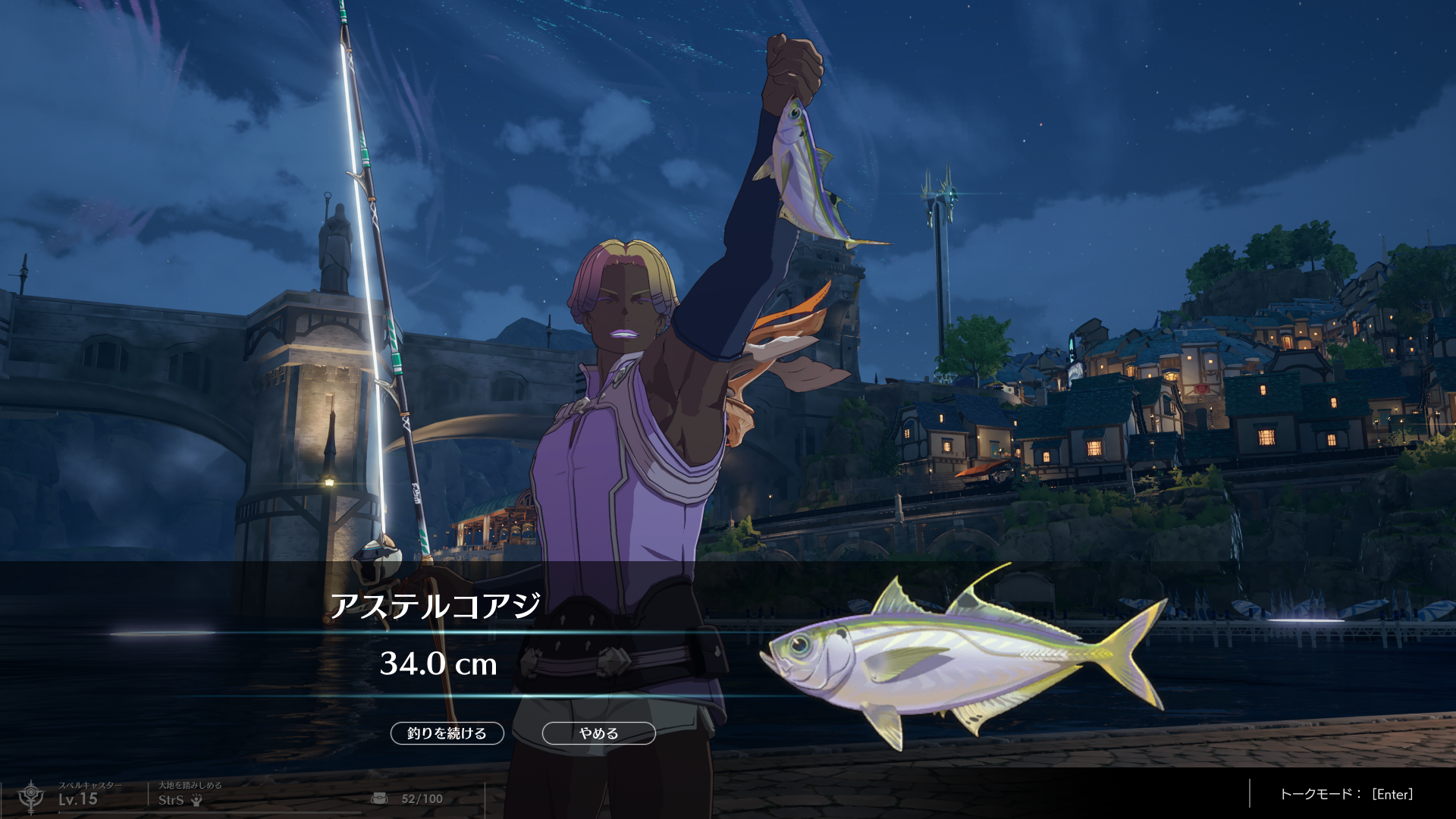Select the やめる button to quit fishing
Screen dimensions: 1456x819
(598, 733)
